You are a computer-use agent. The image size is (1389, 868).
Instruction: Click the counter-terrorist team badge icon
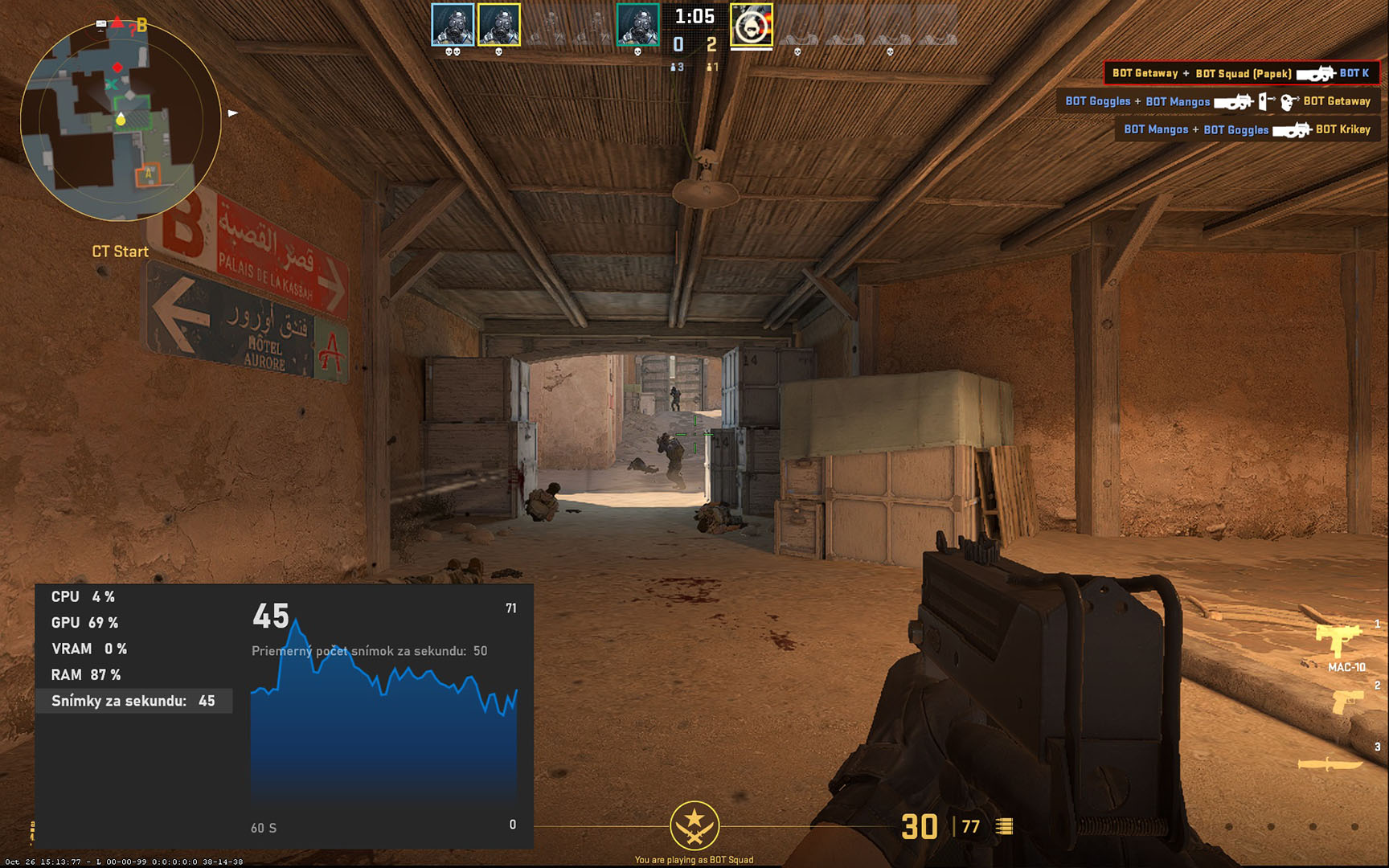coord(694,825)
